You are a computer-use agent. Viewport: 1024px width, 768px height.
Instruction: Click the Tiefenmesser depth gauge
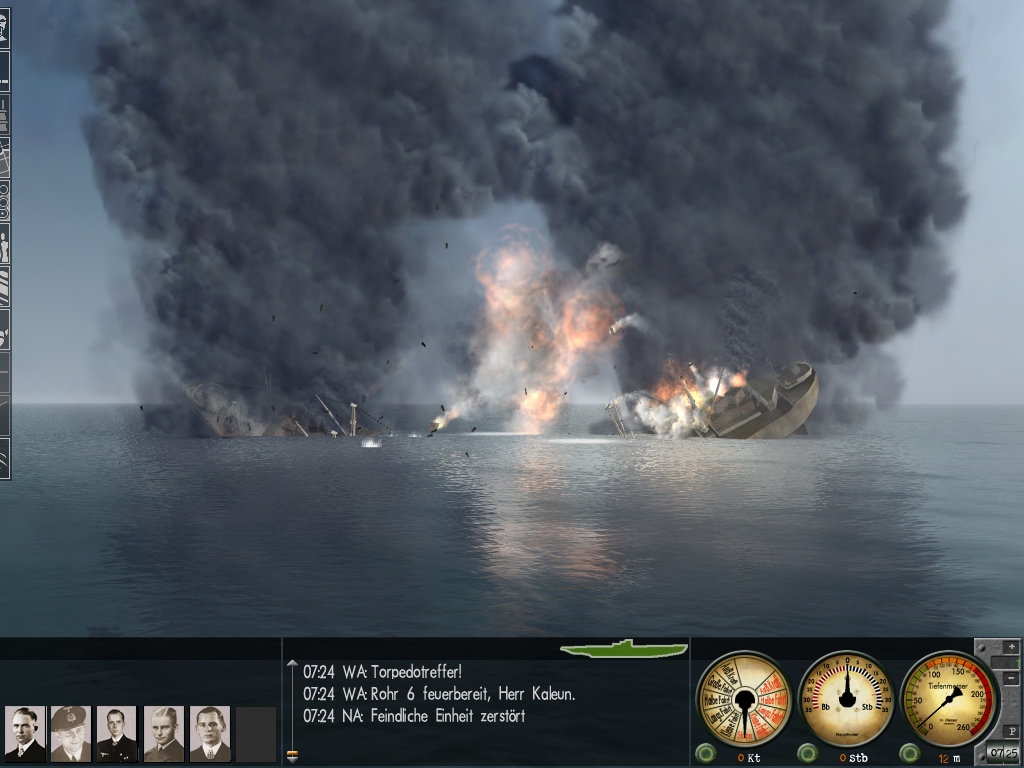click(948, 697)
